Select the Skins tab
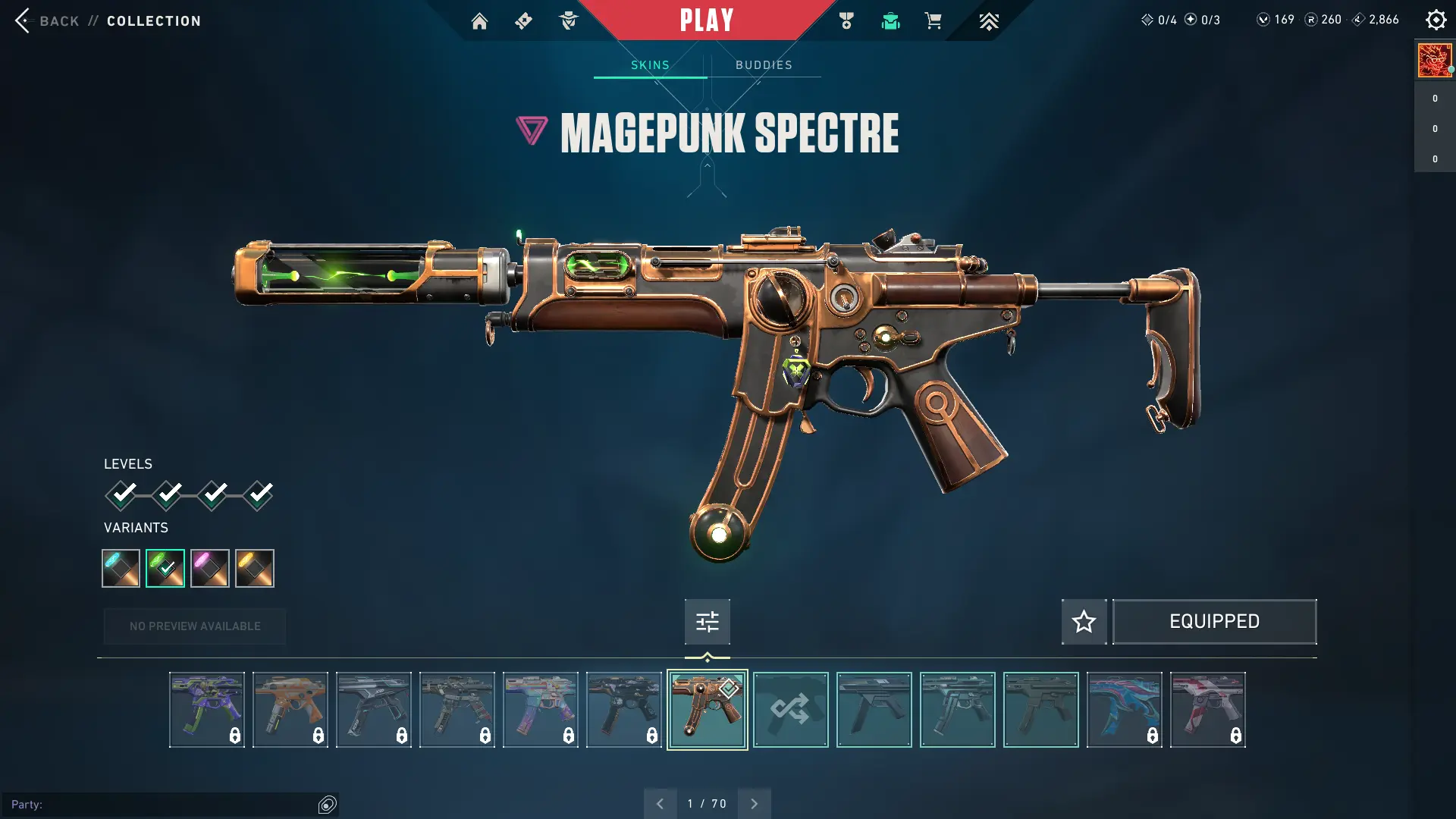 pyautogui.click(x=650, y=65)
